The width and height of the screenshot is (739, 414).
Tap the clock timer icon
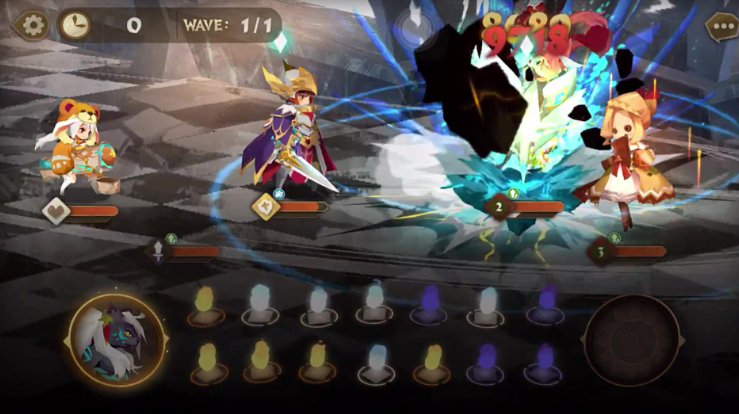coord(75,25)
